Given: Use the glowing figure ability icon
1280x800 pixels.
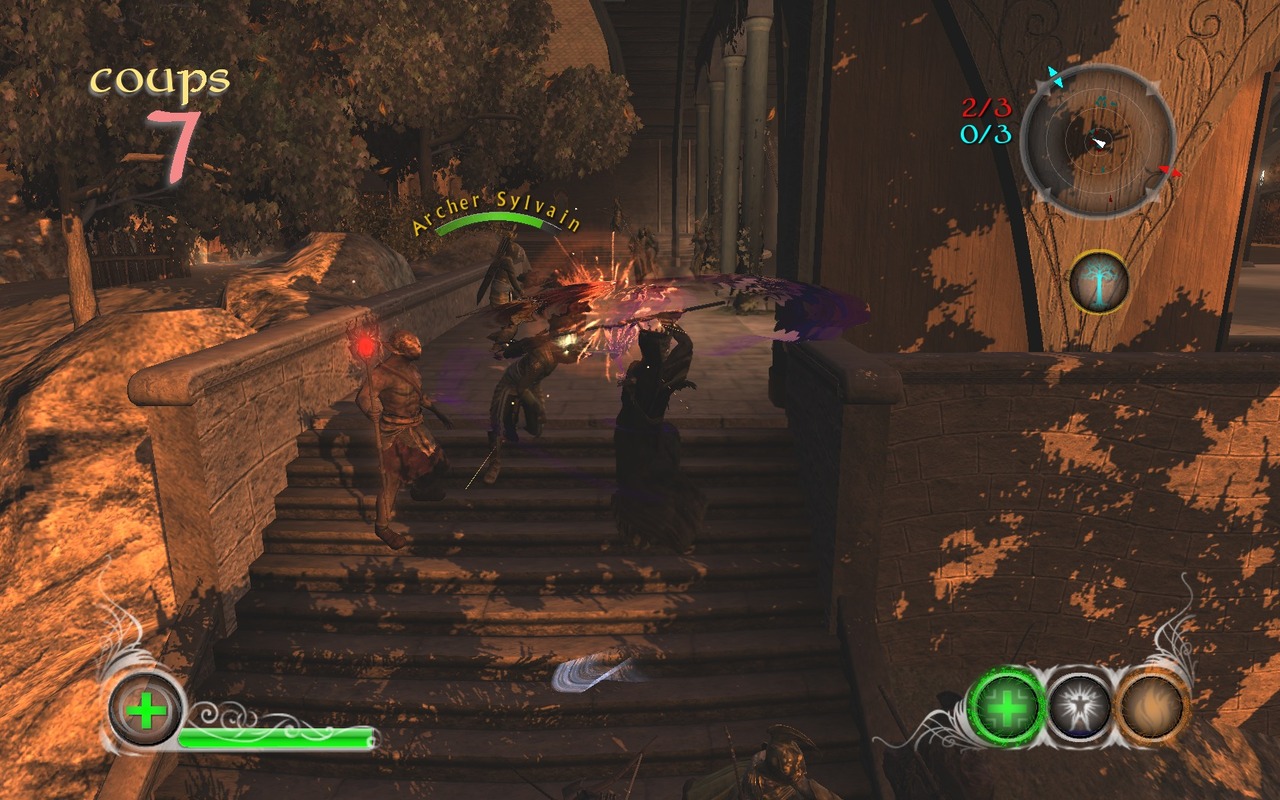Looking at the screenshot, I should 1080,707.
